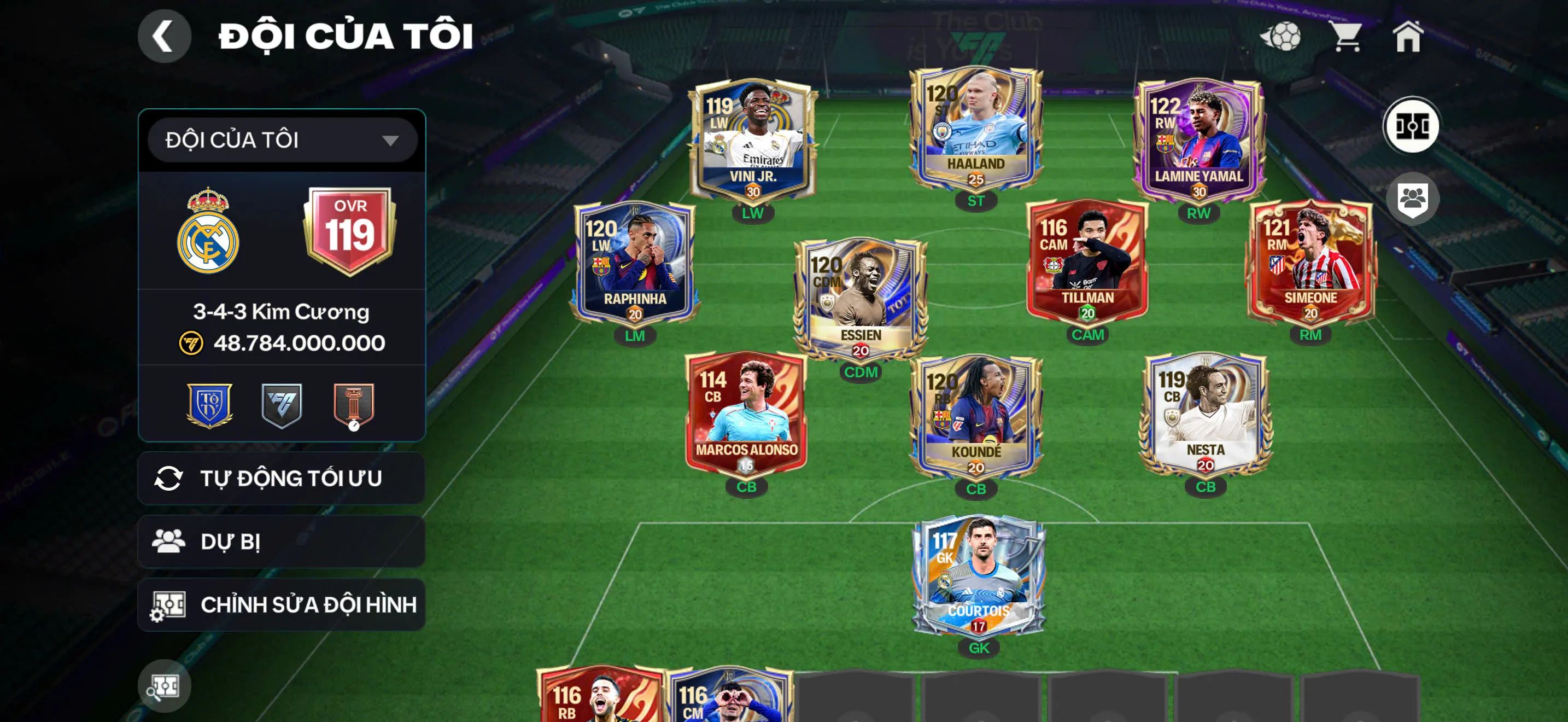Image resolution: width=1568 pixels, height=722 pixels.
Task: Choose CHỈNH SỬA ĐỘI HÌNH formation editor
Action: [x=282, y=604]
